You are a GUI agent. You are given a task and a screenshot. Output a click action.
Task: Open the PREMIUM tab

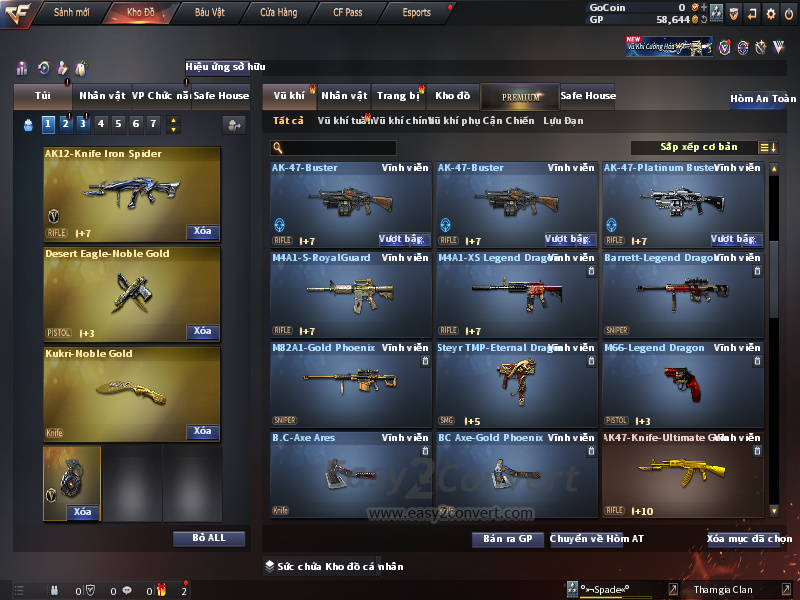(x=520, y=97)
